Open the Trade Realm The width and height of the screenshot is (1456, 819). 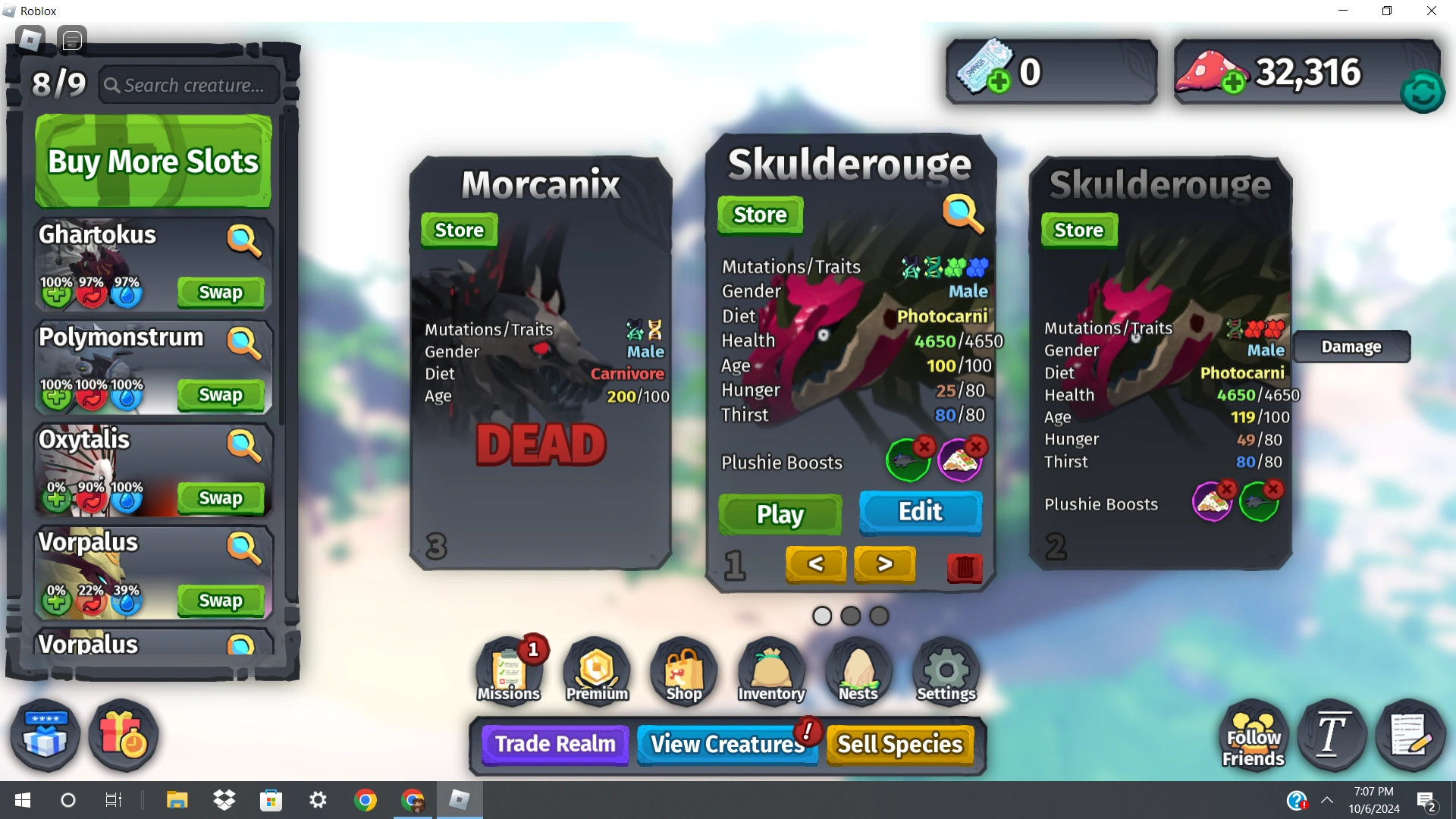[x=554, y=744]
